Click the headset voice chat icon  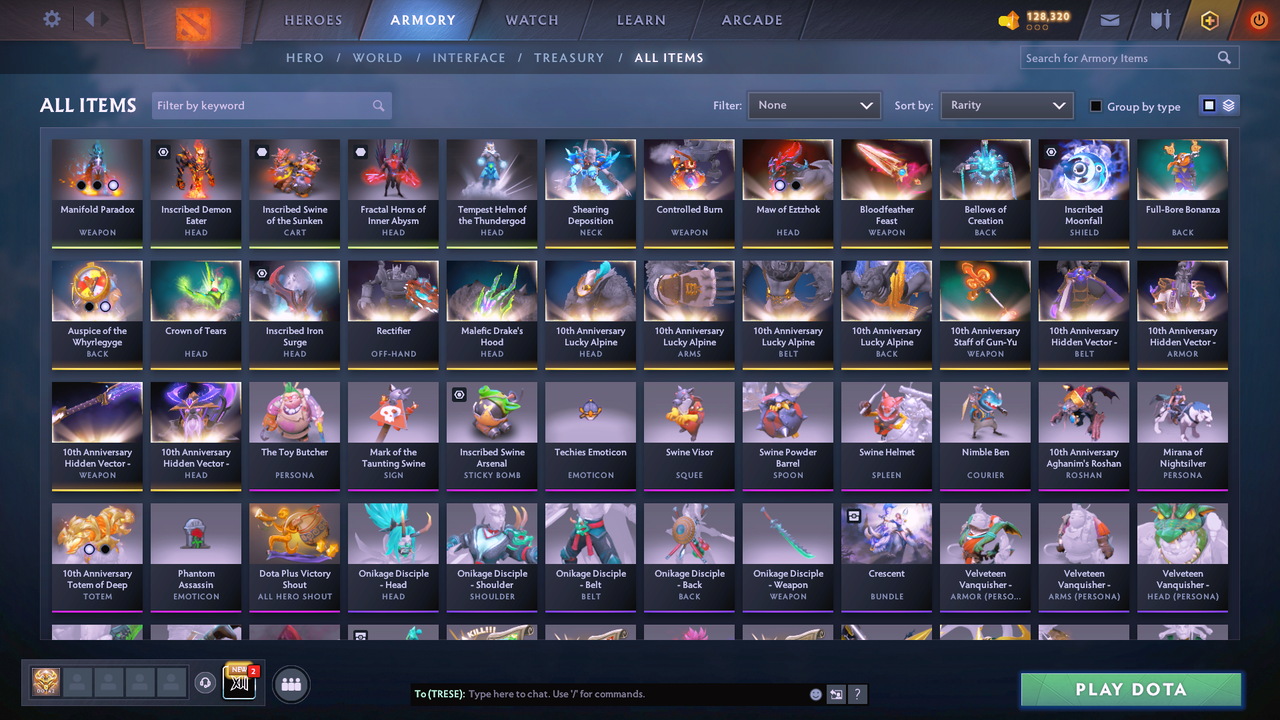tap(208, 683)
